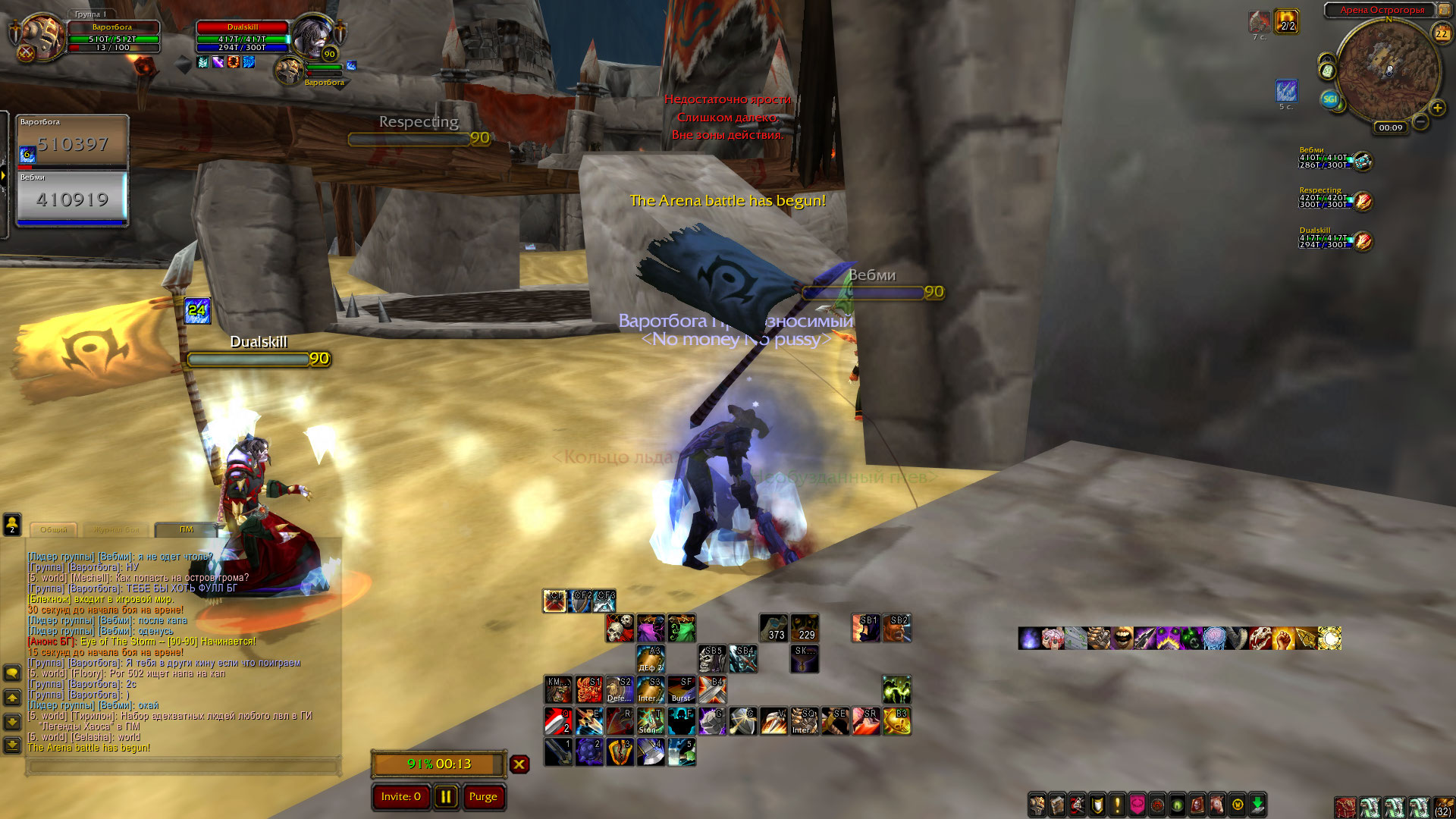The image size is (1456, 819).
Task: Toggle the pause button beside Invite
Action: point(446,797)
